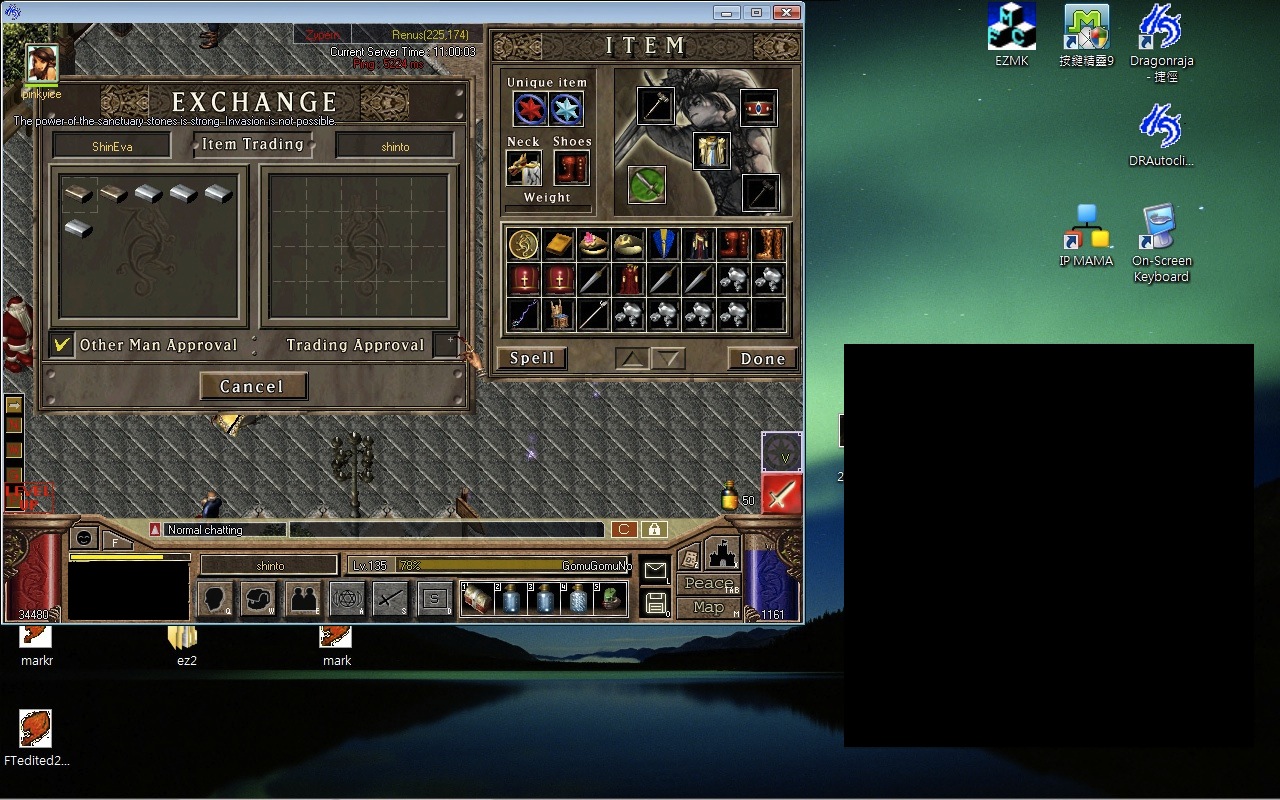This screenshot has height=800, width=1280.
Task: Click the dragon necklace in Neck slot
Action: pyautogui.click(x=524, y=168)
